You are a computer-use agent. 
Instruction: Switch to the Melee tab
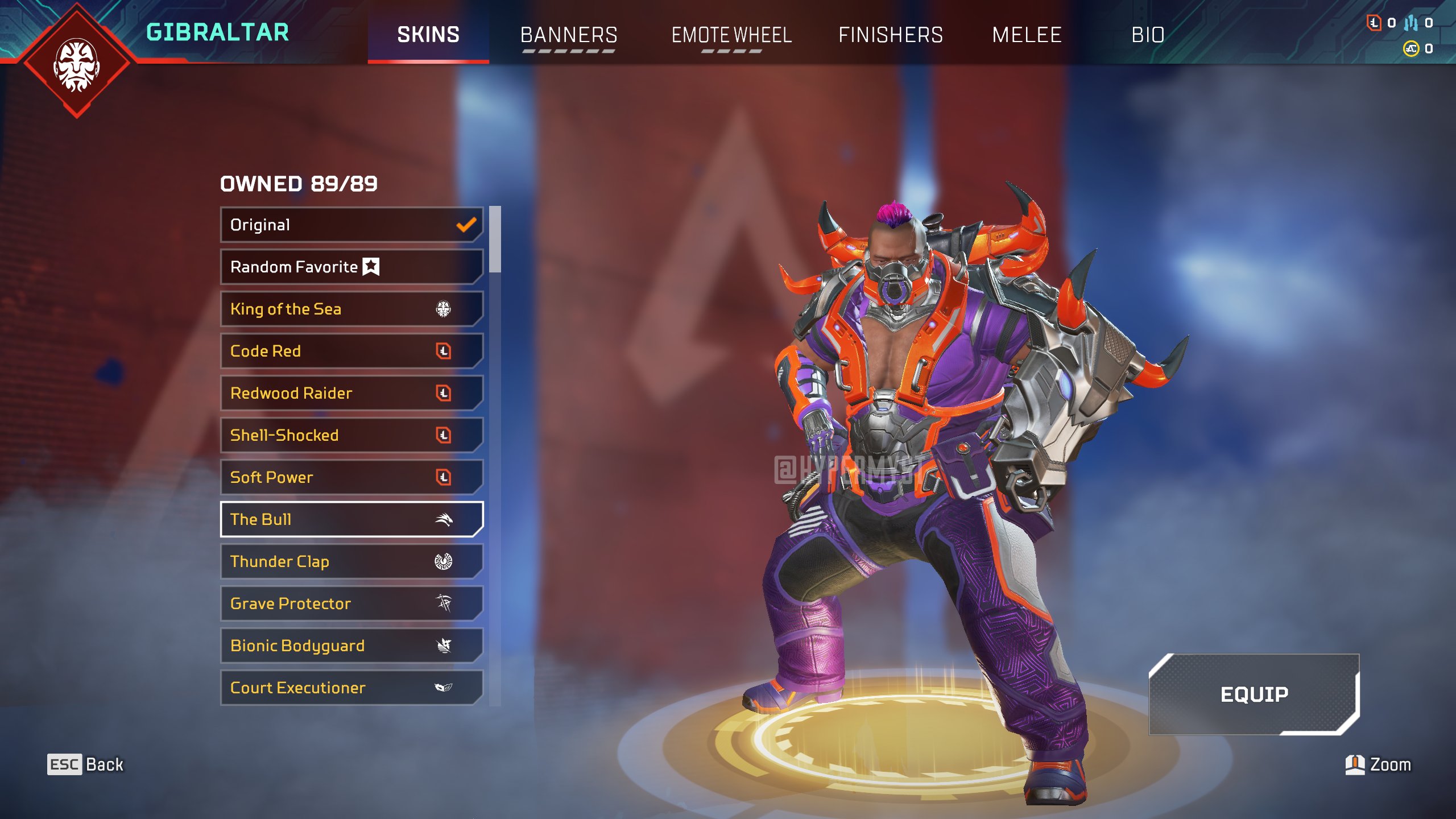tap(1027, 35)
